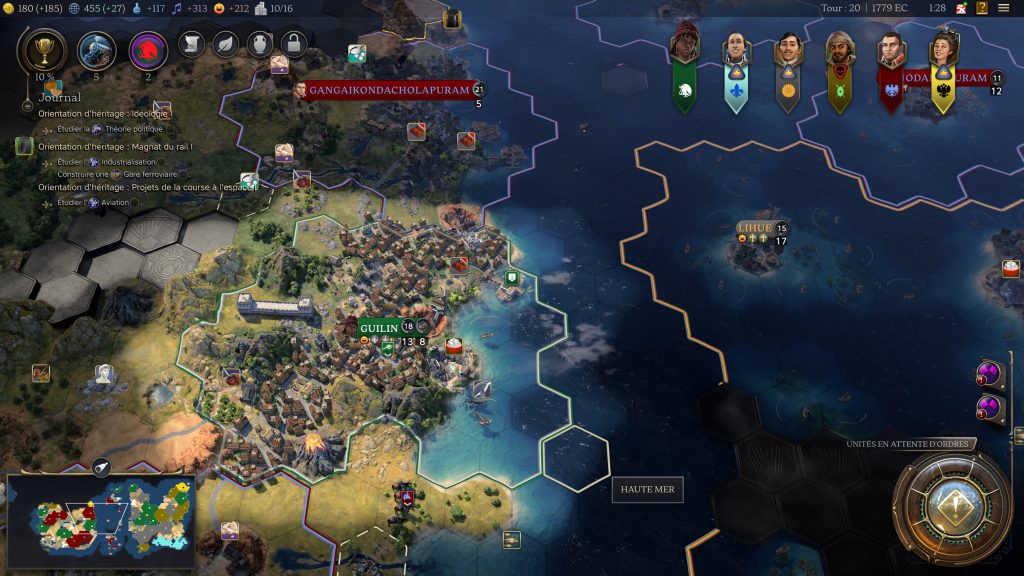
Task: Open the technology tree research icon
Action: coord(96,50)
